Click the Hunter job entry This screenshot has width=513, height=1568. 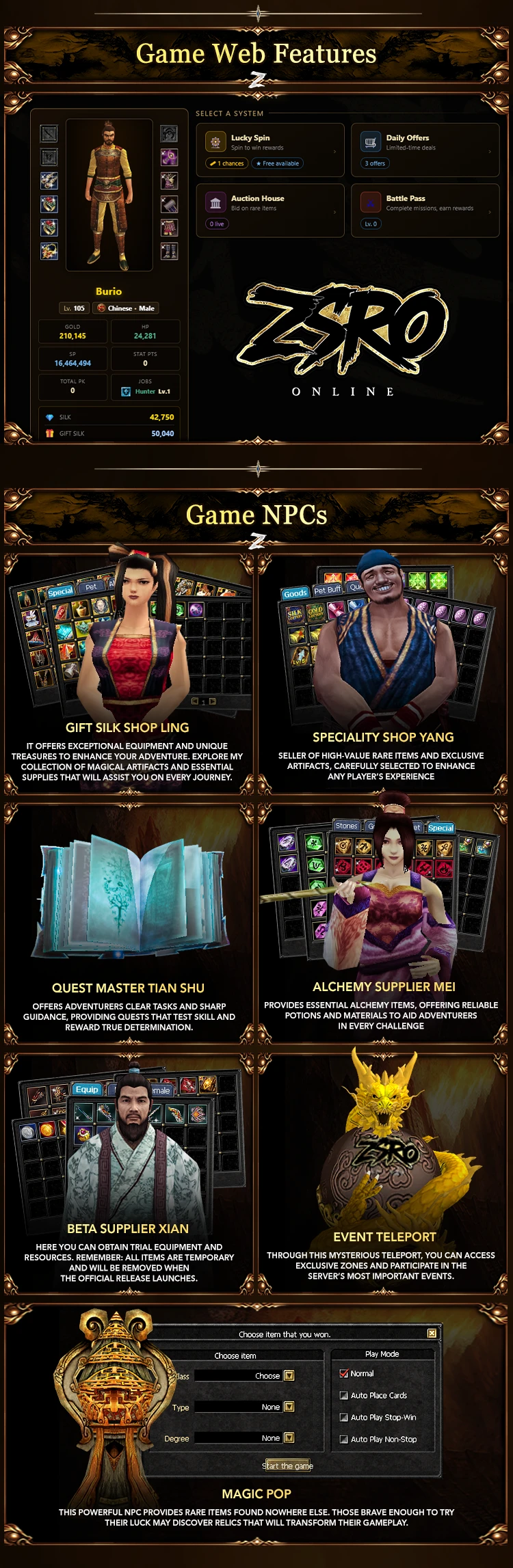click(146, 392)
